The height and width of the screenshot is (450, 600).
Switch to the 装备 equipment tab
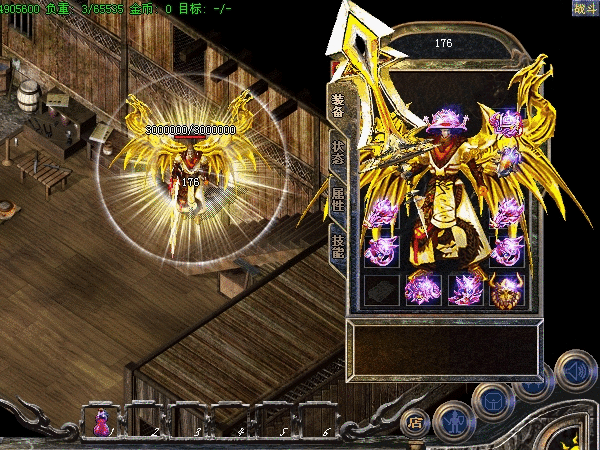337,104
